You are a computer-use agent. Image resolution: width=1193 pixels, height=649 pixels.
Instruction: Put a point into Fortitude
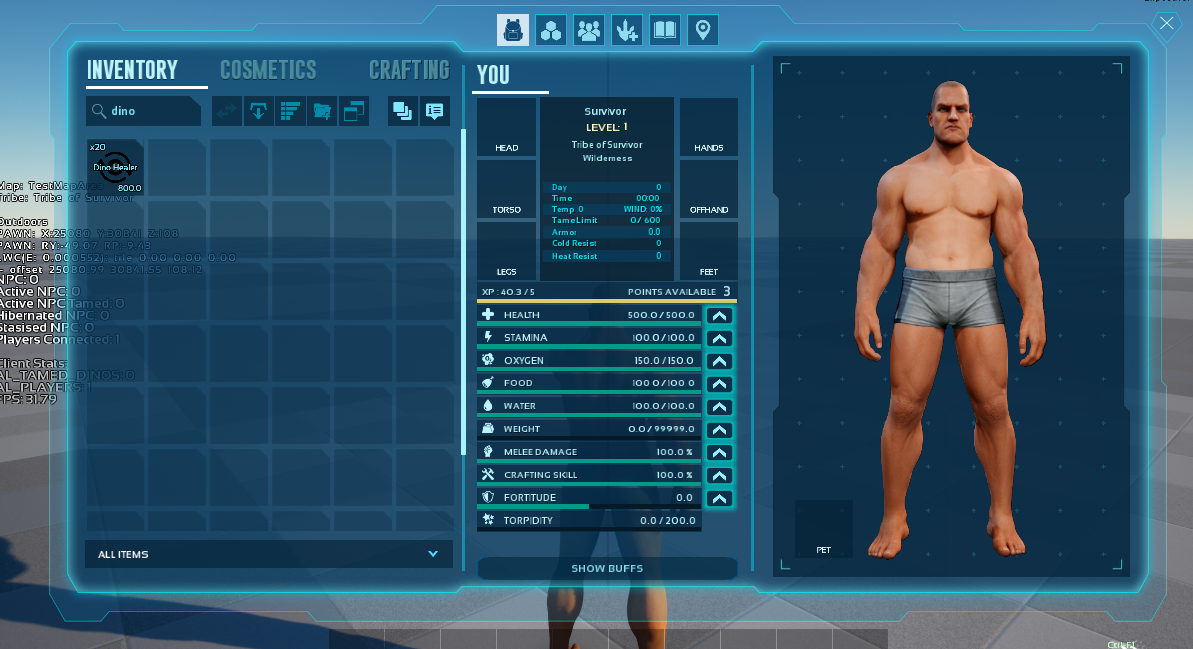point(719,498)
